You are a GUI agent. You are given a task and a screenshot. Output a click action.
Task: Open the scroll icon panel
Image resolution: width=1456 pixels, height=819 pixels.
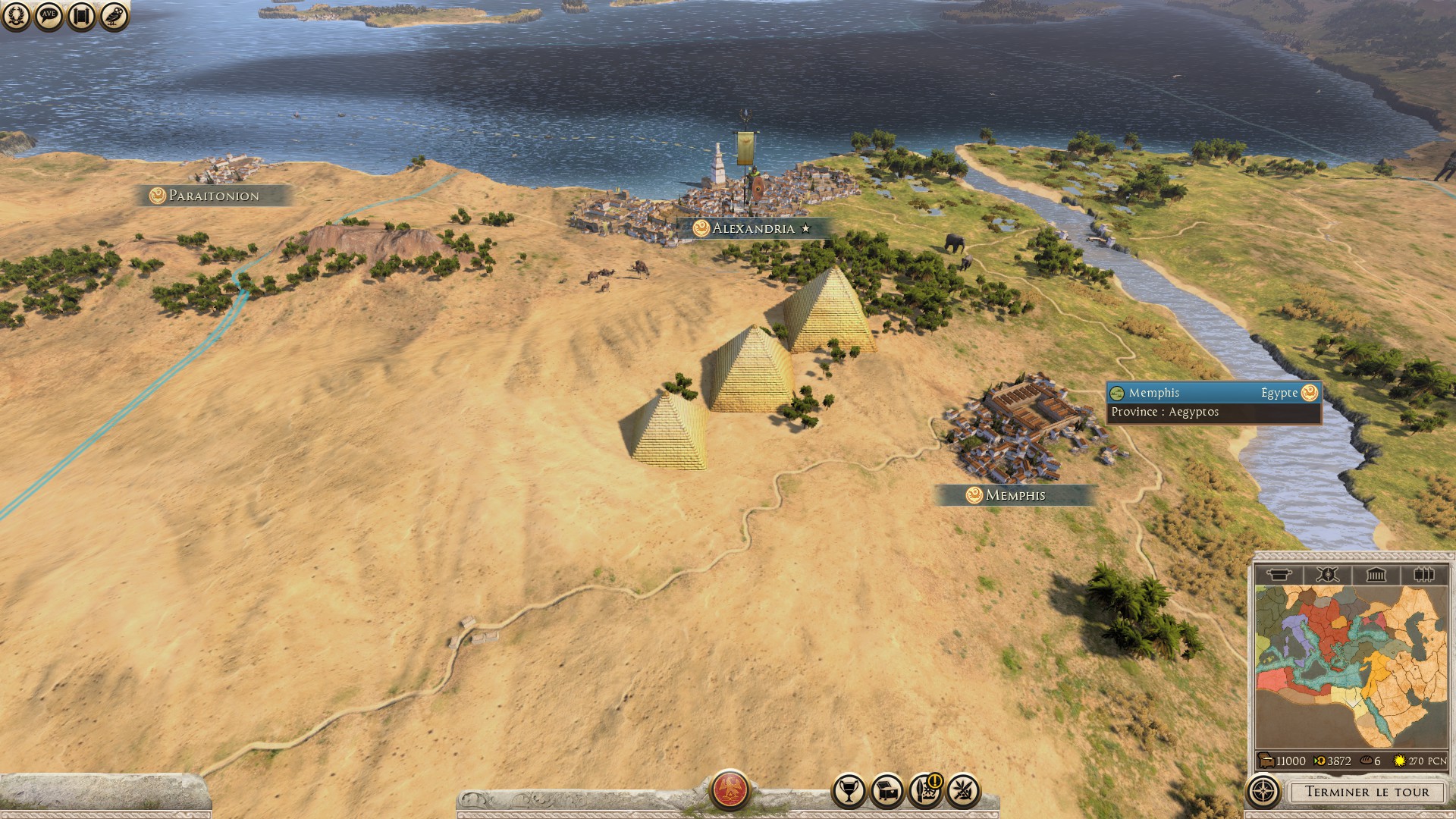point(81,16)
